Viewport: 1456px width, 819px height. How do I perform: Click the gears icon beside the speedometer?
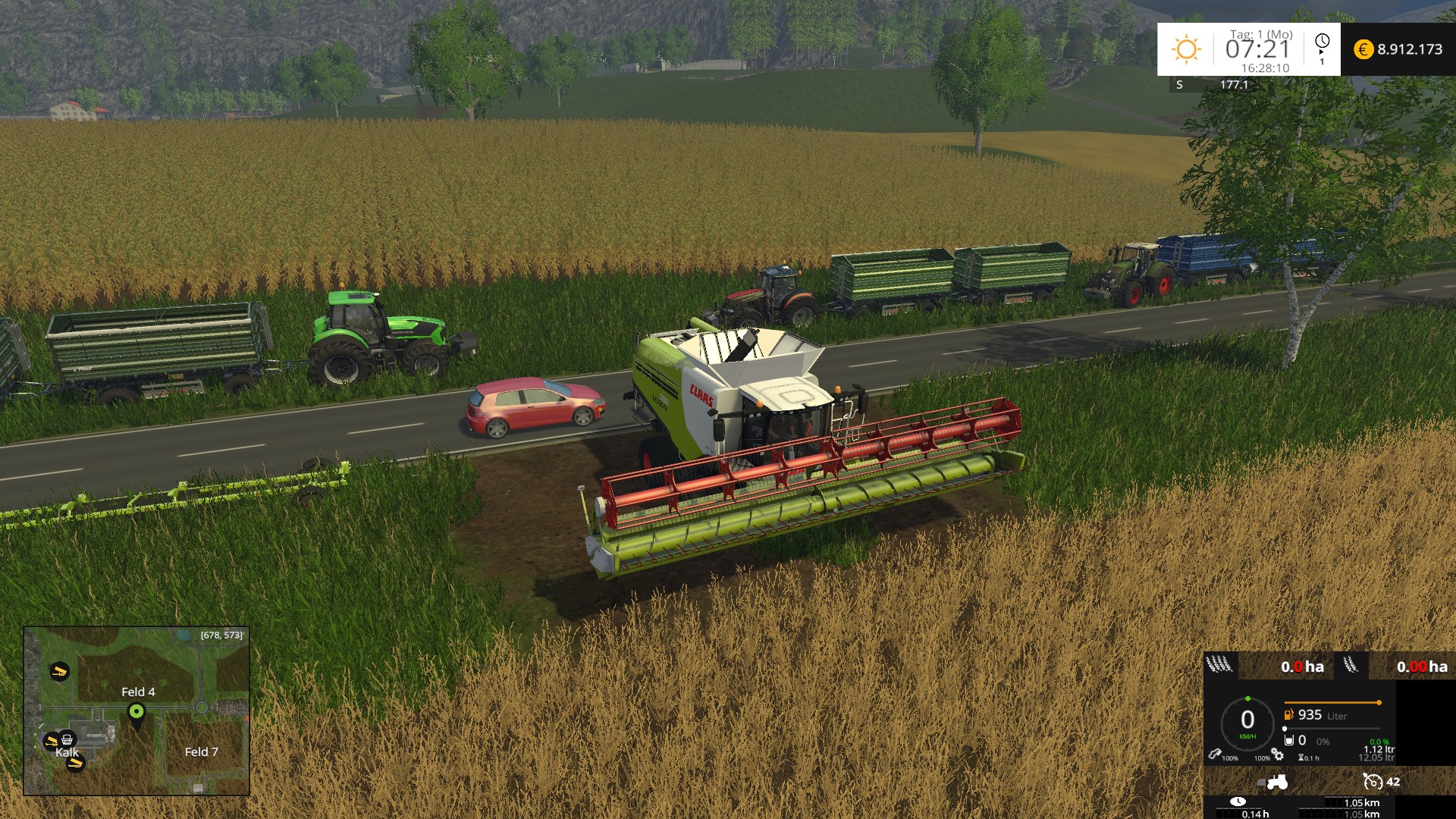1278,755
